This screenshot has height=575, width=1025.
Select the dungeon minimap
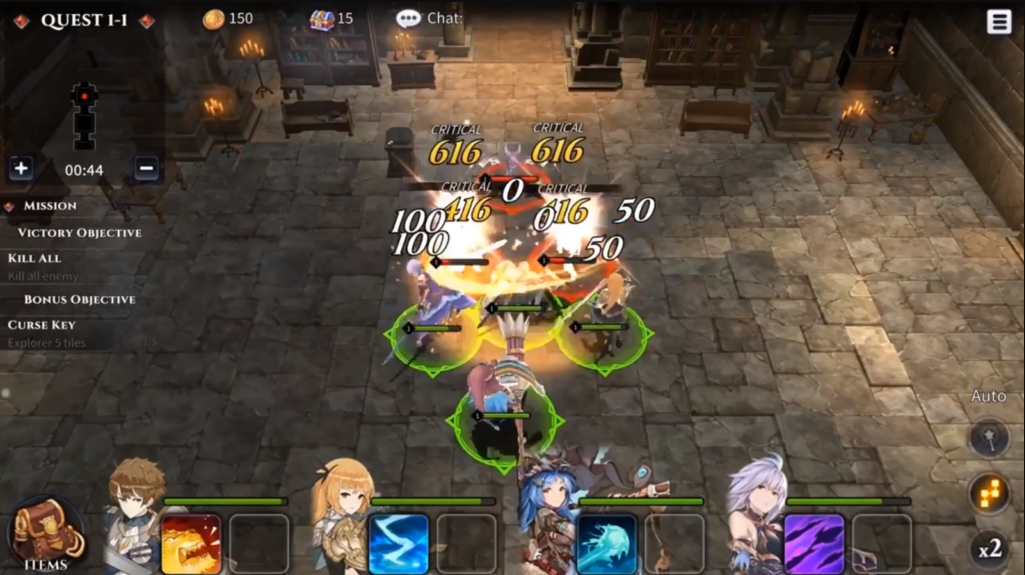[84, 115]
